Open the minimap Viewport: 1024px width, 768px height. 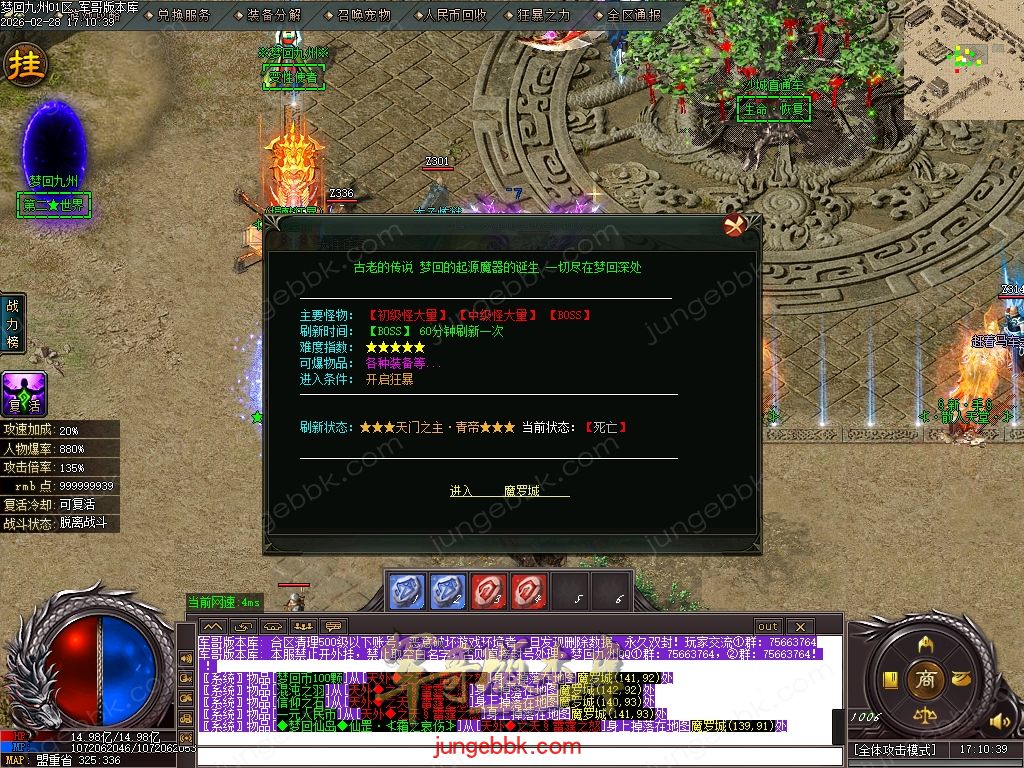tap(963, 60)
